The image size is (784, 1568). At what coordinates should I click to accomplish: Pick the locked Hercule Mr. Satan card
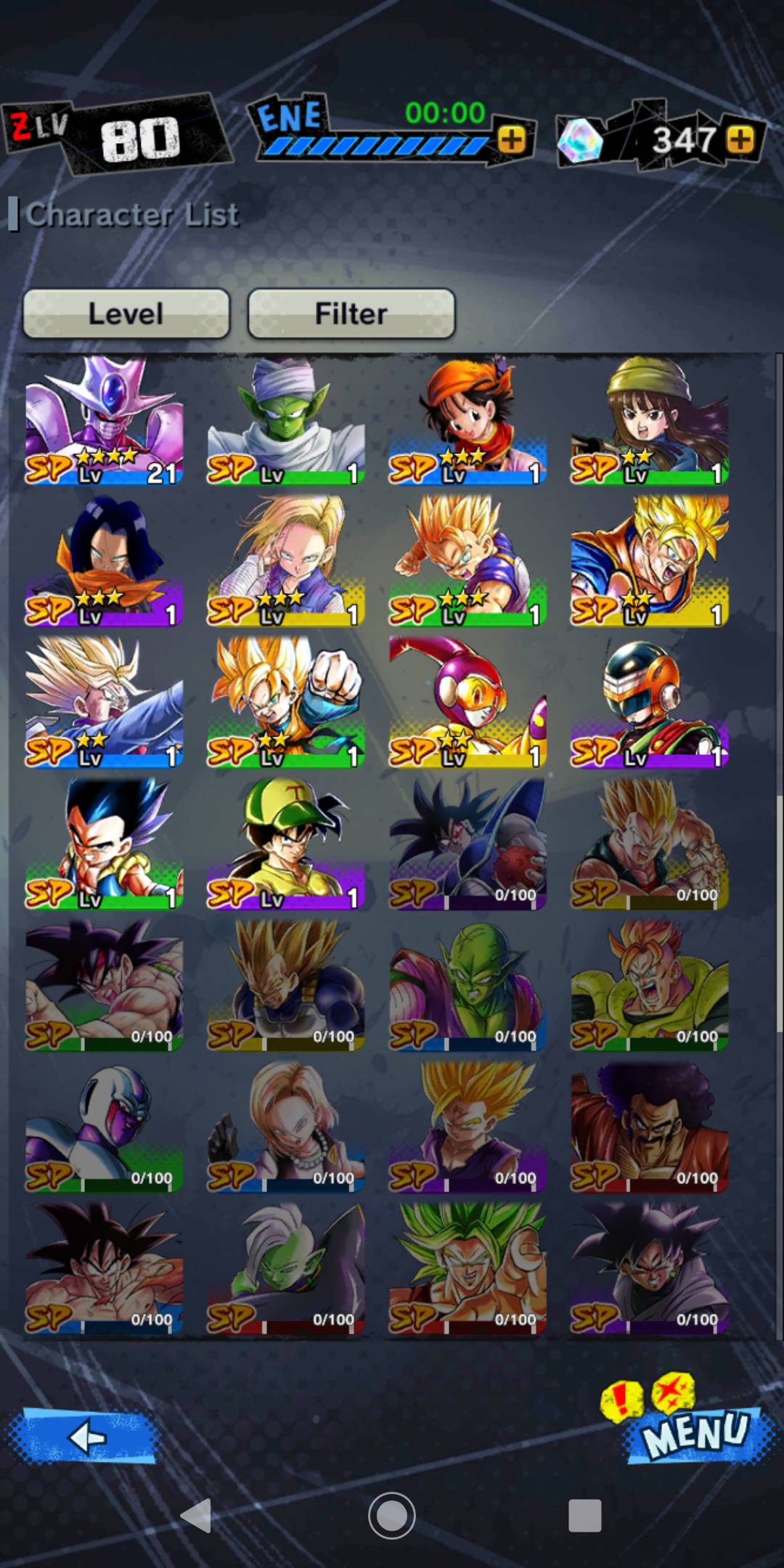pyautogui.click(x=650, y=1127)
